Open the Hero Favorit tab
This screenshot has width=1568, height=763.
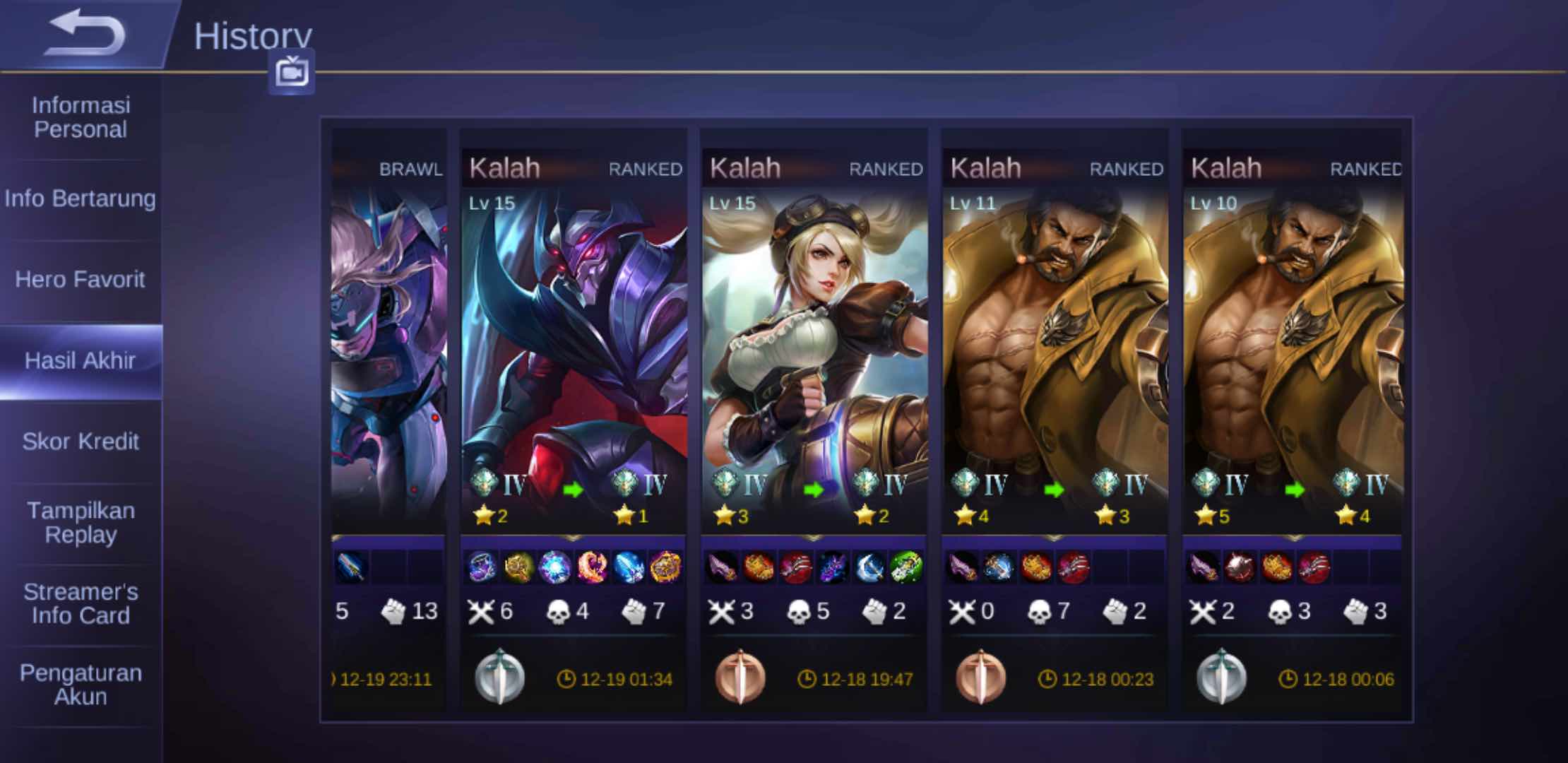pos(81,280)
